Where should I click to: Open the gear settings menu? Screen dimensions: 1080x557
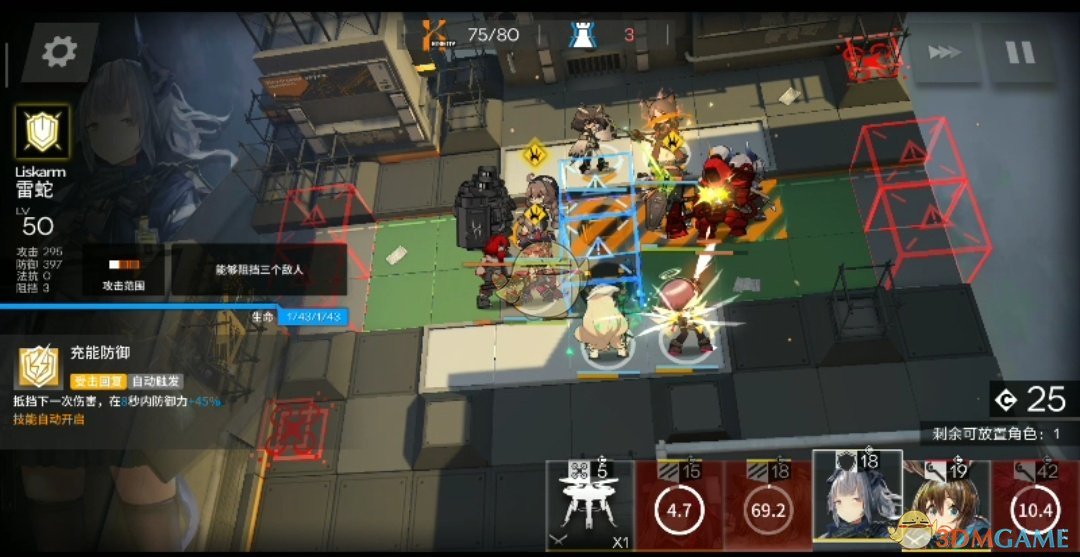click(59, 52)
